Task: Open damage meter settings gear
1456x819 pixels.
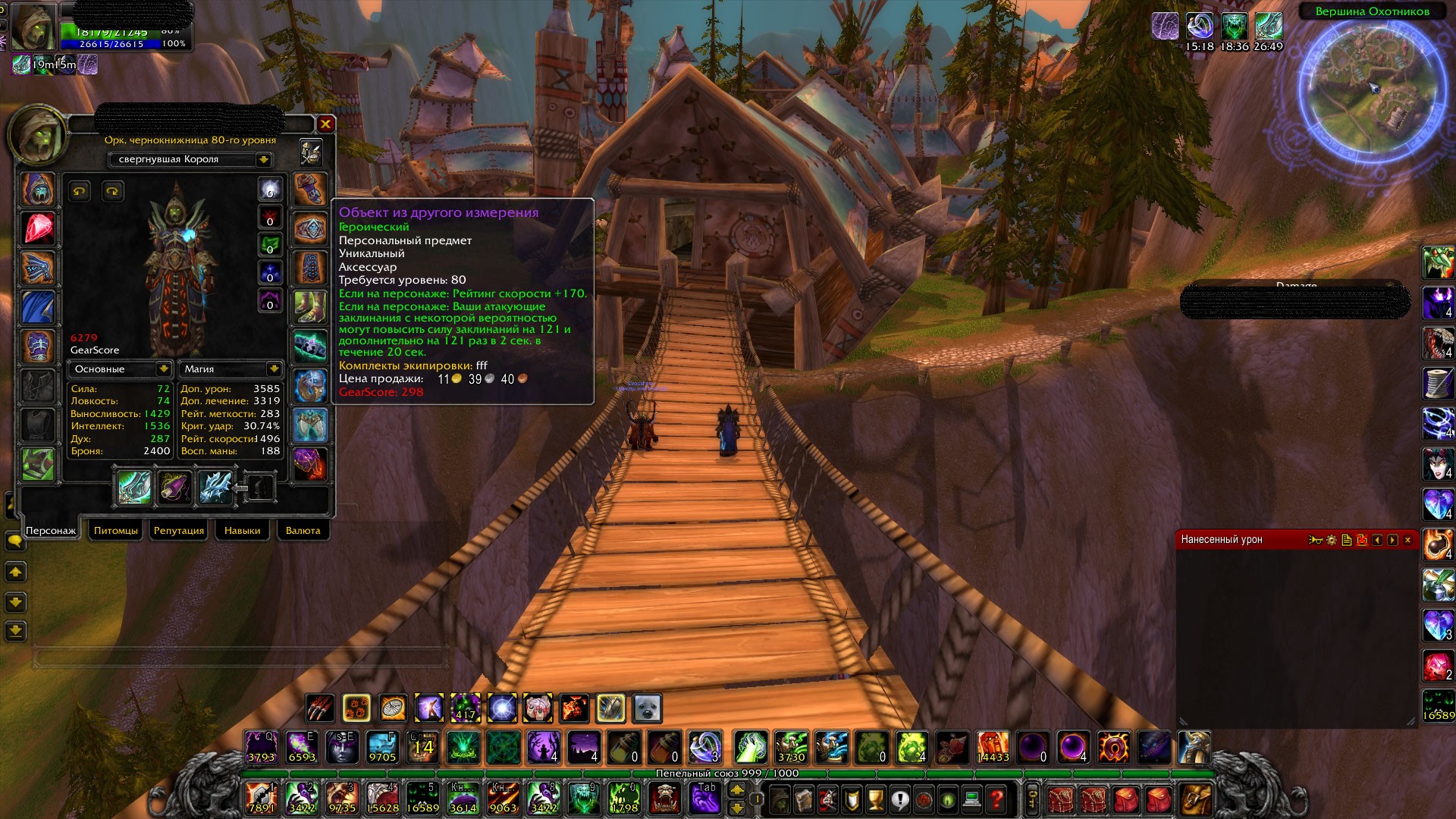Action: (1332, 540)
